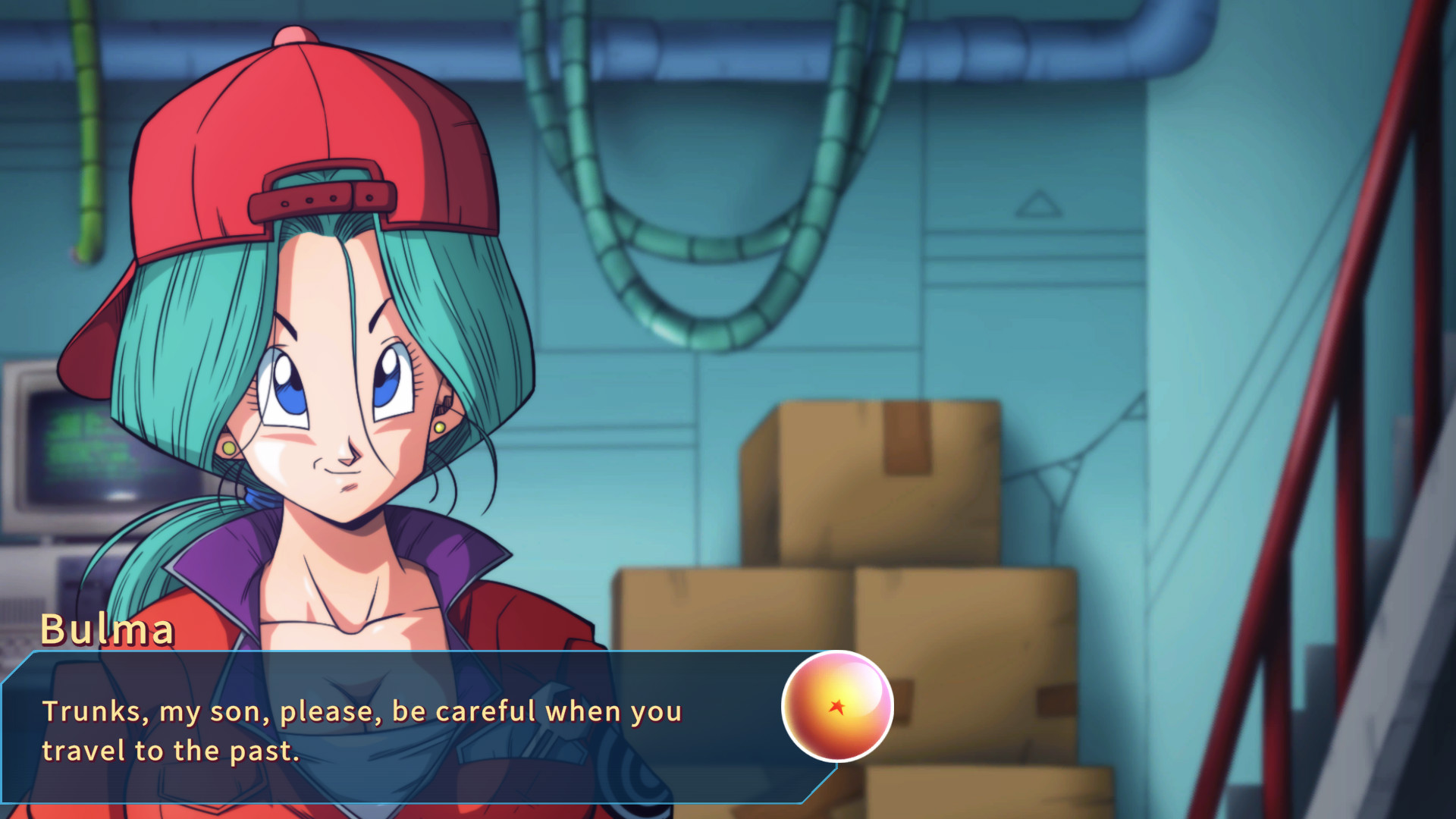
Task: Click the dragon ball continue button
Action: [x=837, y=707]
